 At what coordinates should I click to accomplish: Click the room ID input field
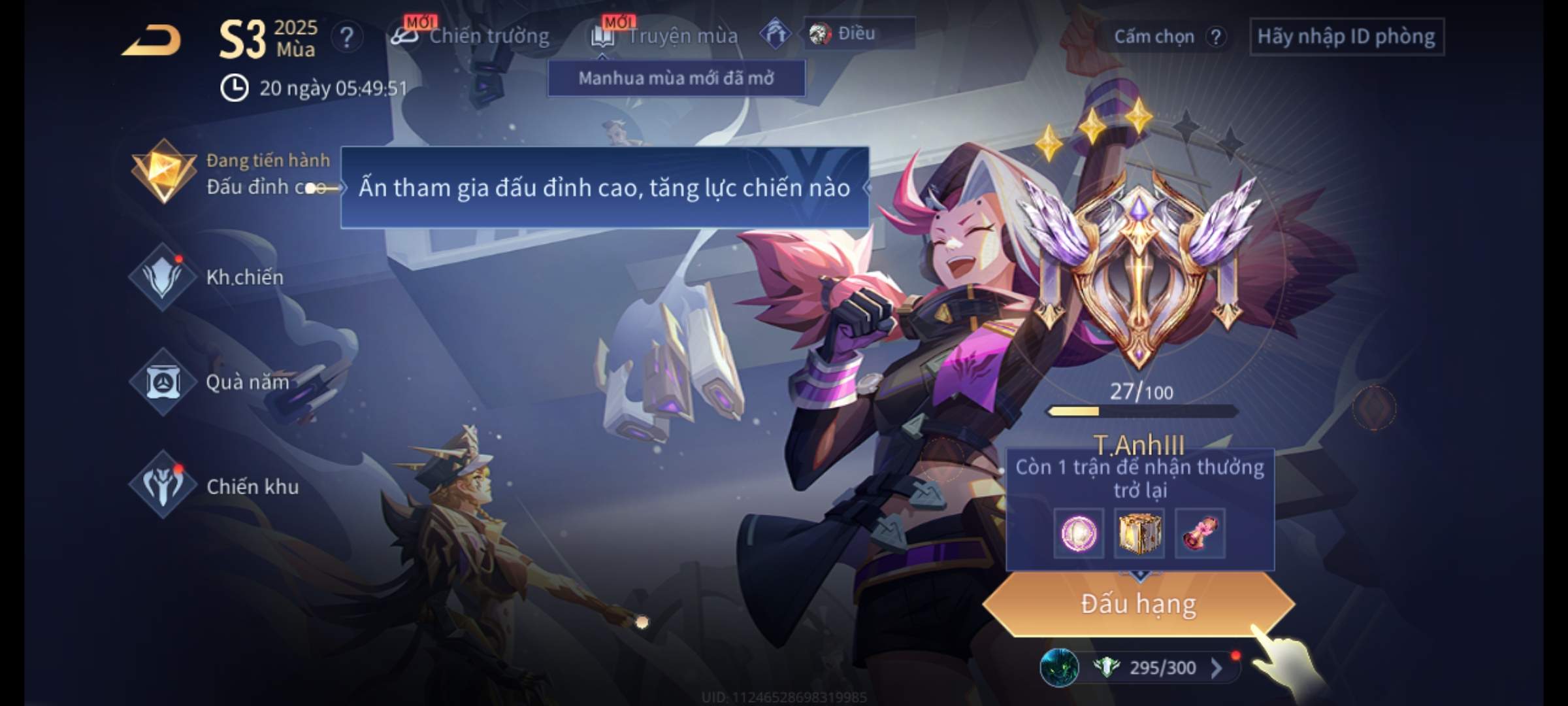[x=1346, y=37]
